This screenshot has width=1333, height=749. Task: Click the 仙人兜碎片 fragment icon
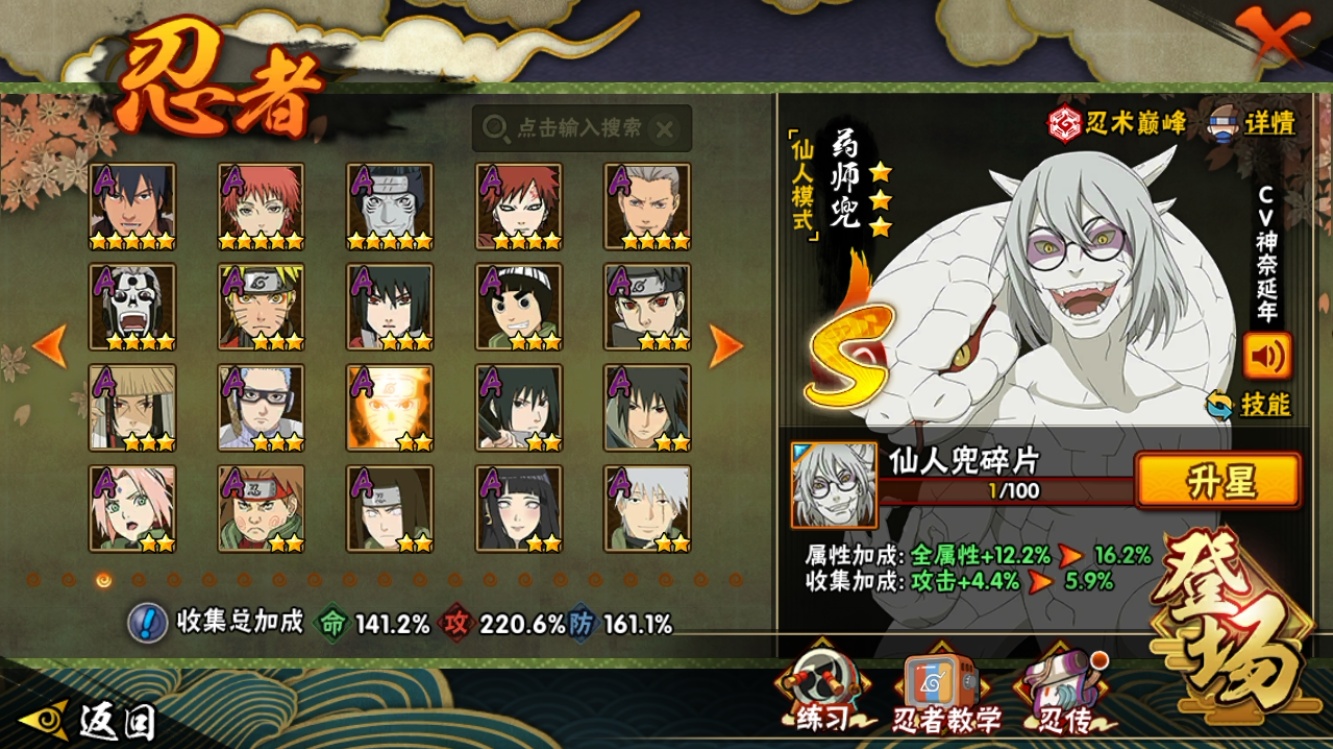coord(834,485)
